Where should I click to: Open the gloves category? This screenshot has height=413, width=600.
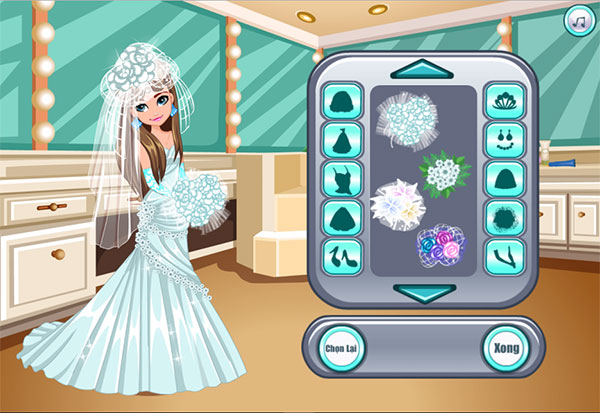(x=503, y=255)
